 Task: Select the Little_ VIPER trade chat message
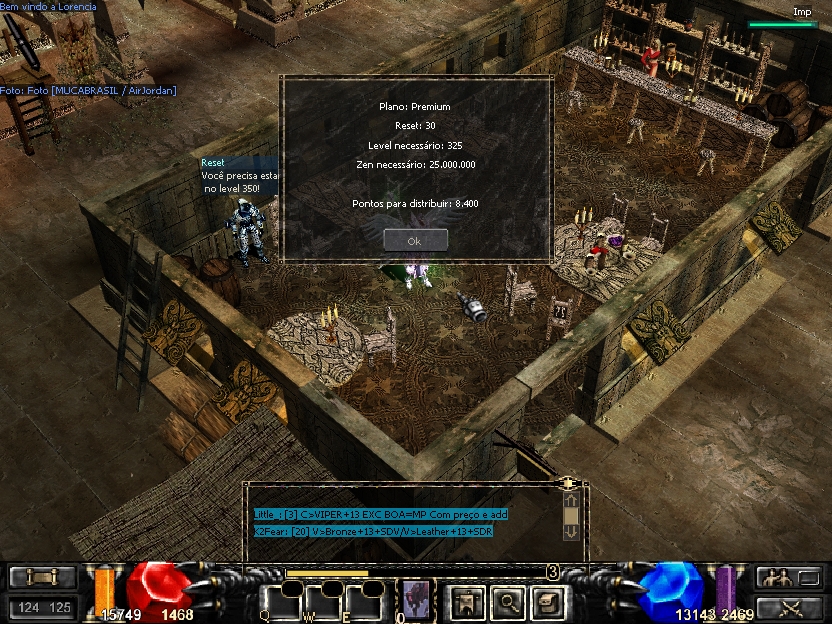381,514
